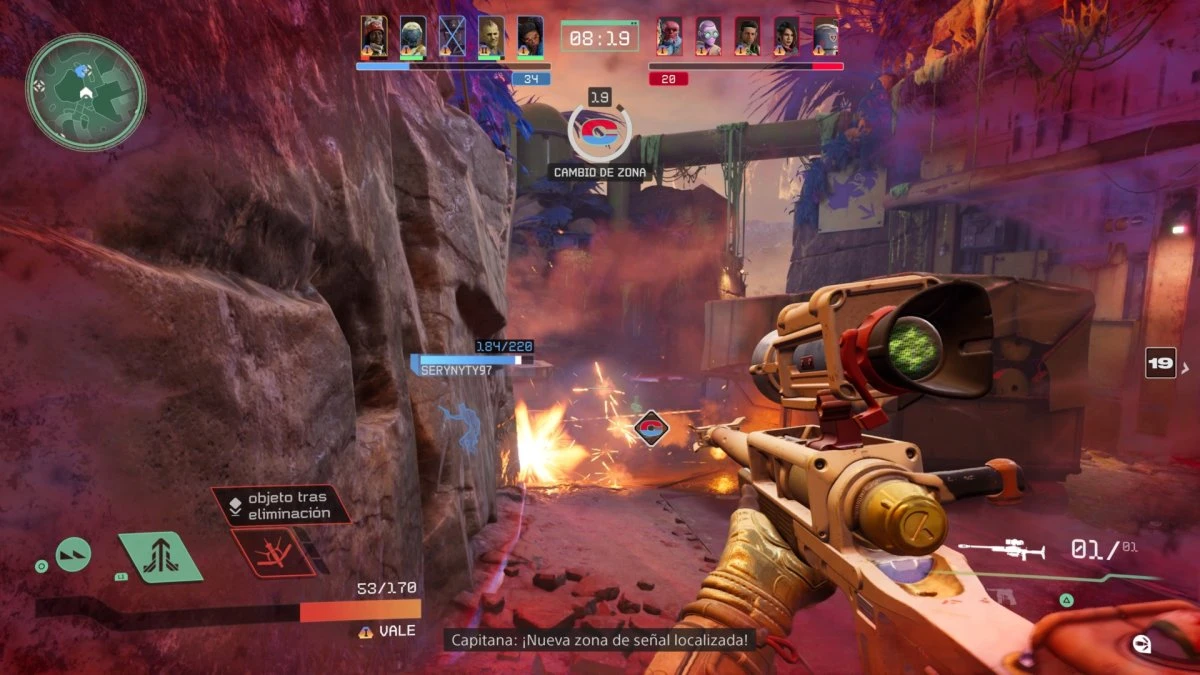
Task: Select the crossed-out eliminated teammate portrait
Action: pos(452,37)
